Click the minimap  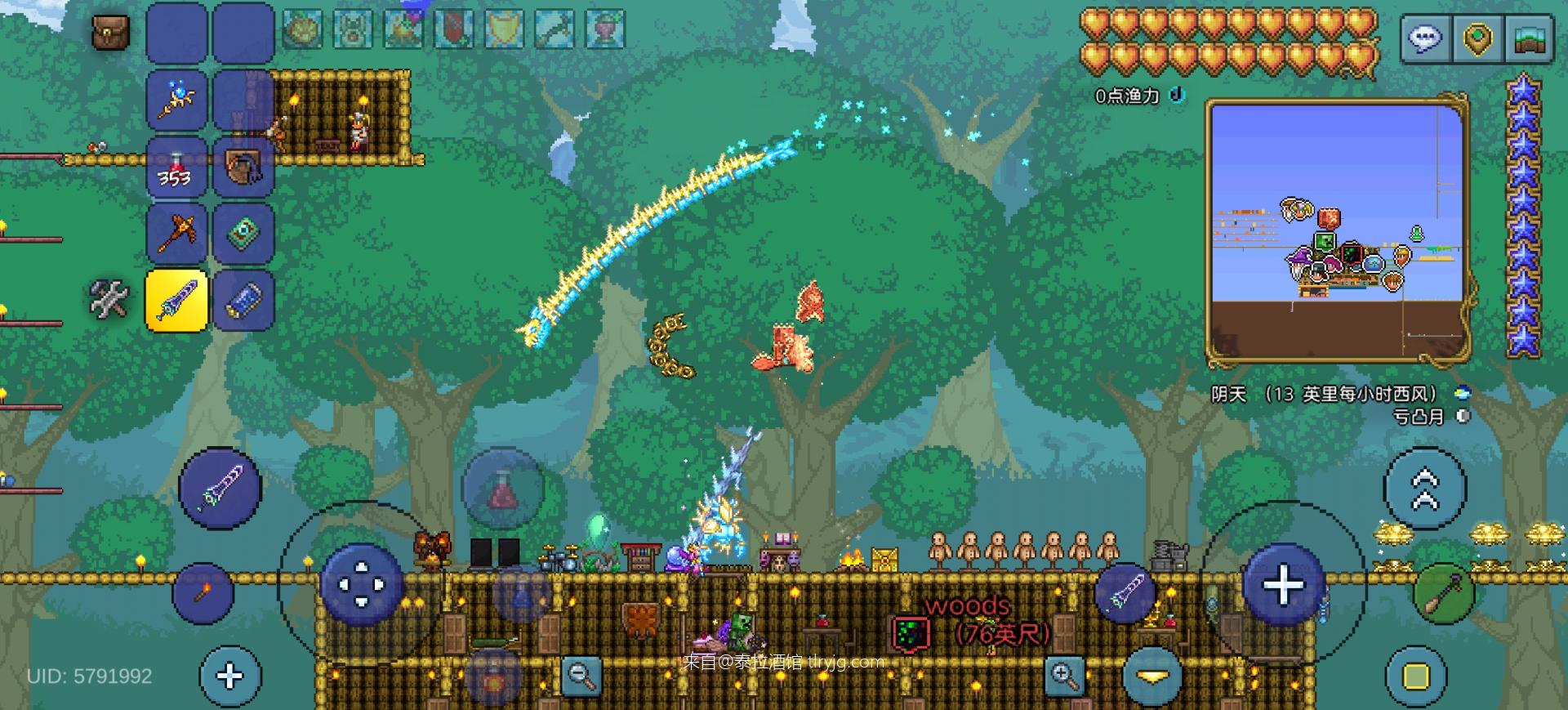click(1338, 233)
